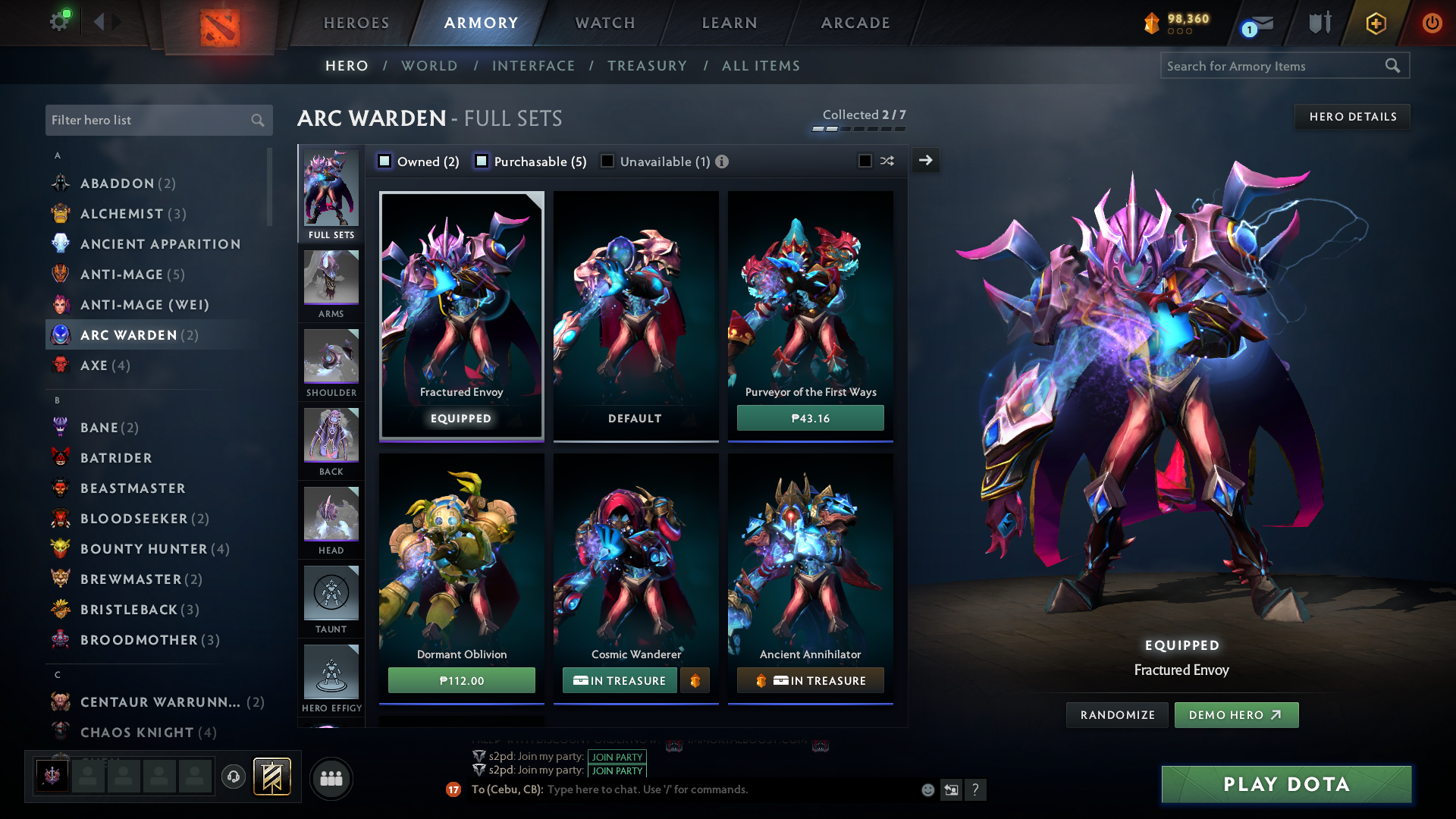This screenshot has width=1456, height=819.
Task: Randomize the equipped cosmetic set
Action: tap(1117, 715)
